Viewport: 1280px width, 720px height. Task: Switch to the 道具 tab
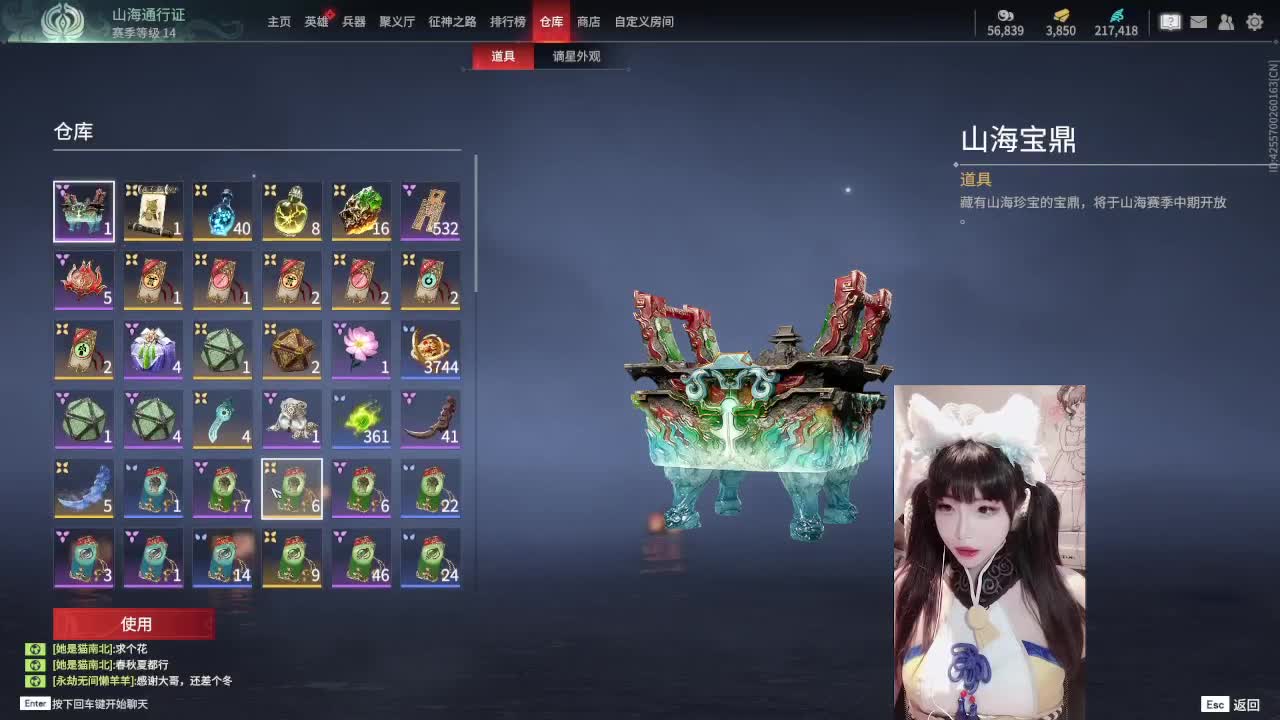click(x=502, y=58)
